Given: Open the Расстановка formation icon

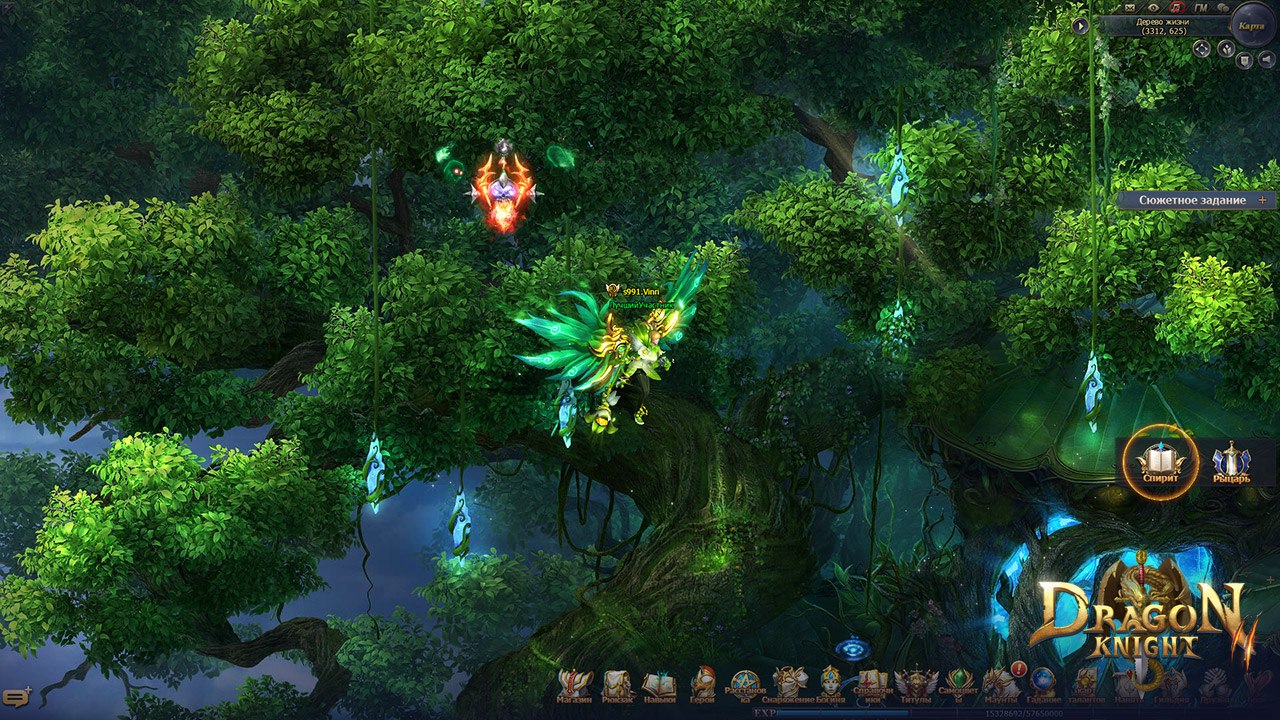Looking at the screenshot, I should [x=745, y=684].
